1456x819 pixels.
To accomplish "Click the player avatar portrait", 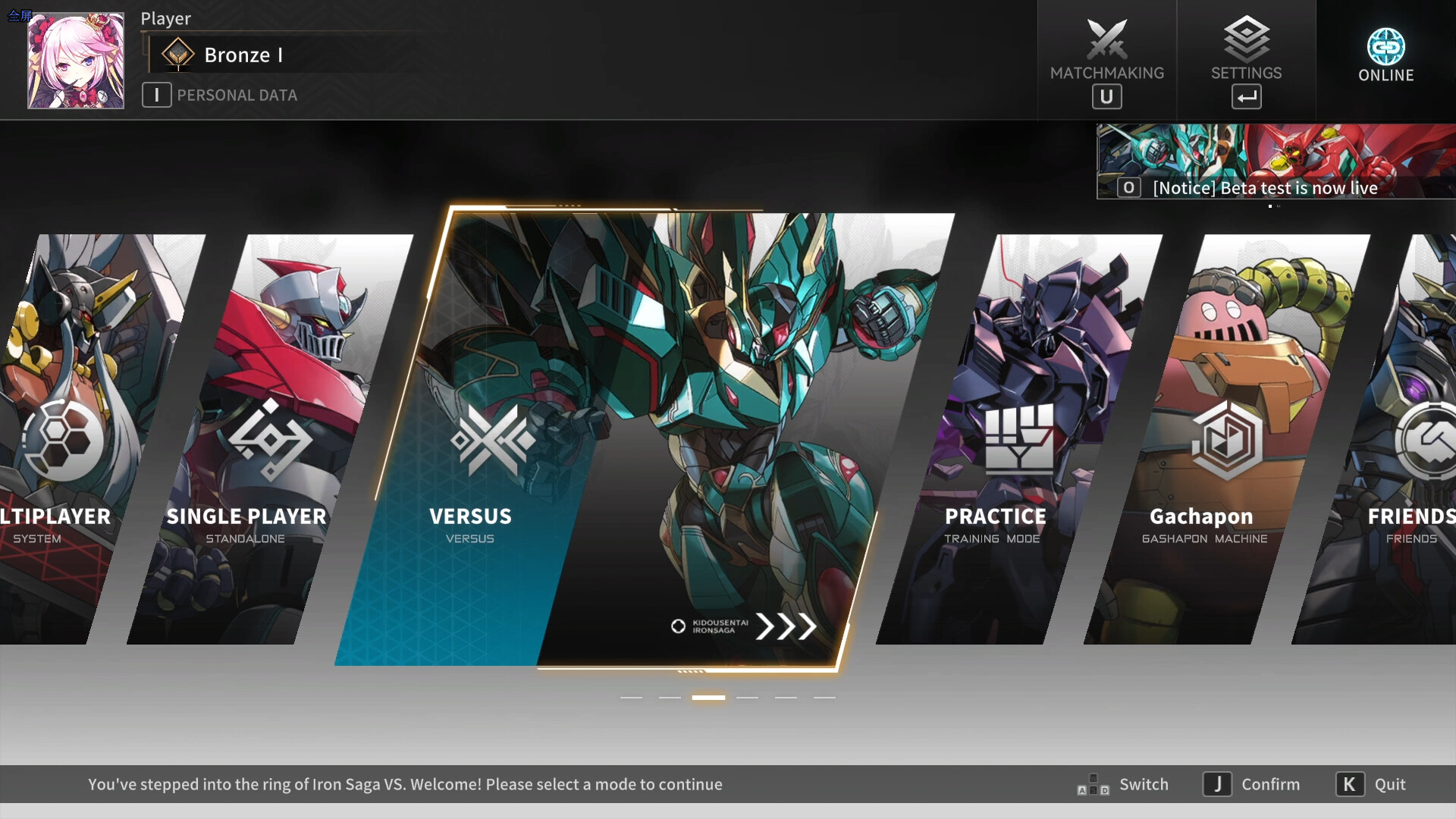I will (x=76, y=60).
